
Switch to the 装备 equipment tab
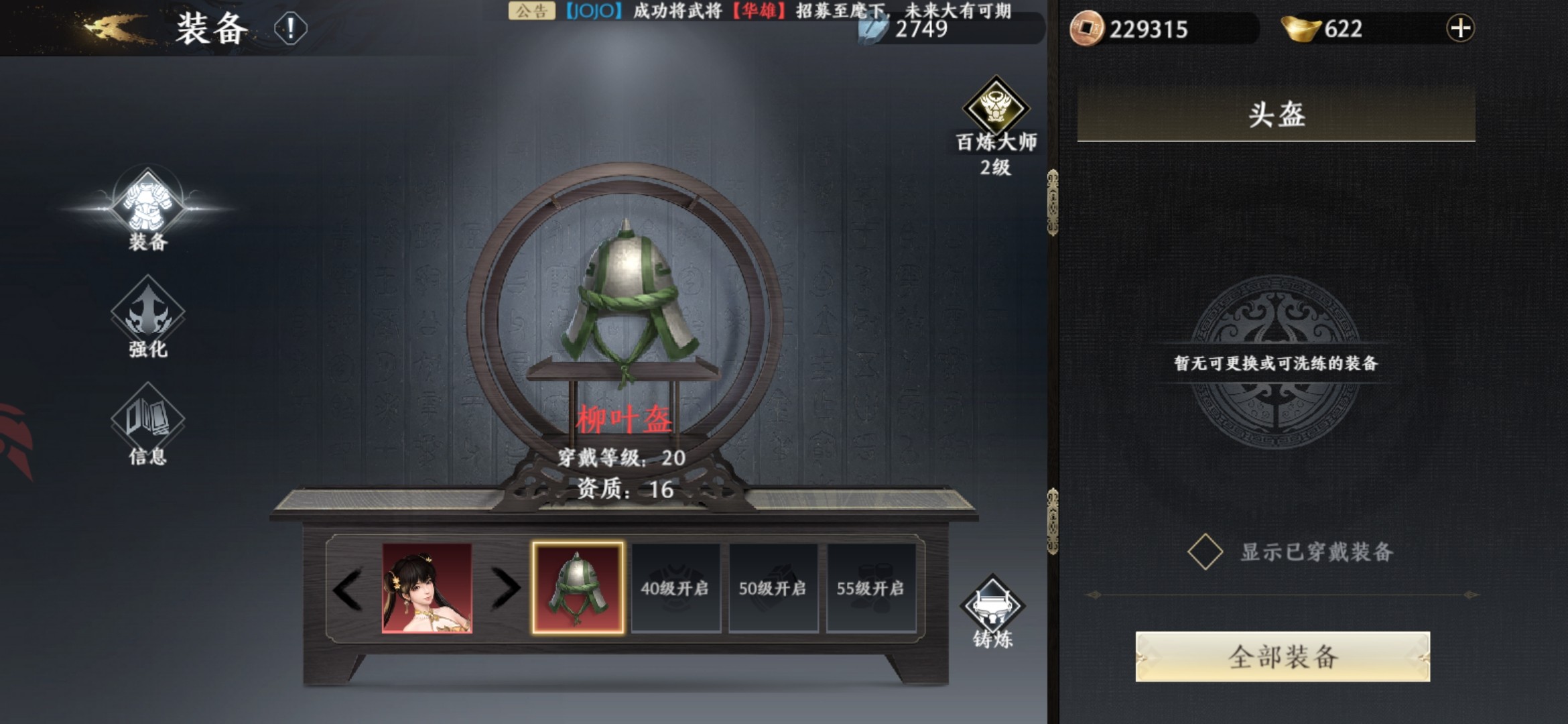click(147, 206)
